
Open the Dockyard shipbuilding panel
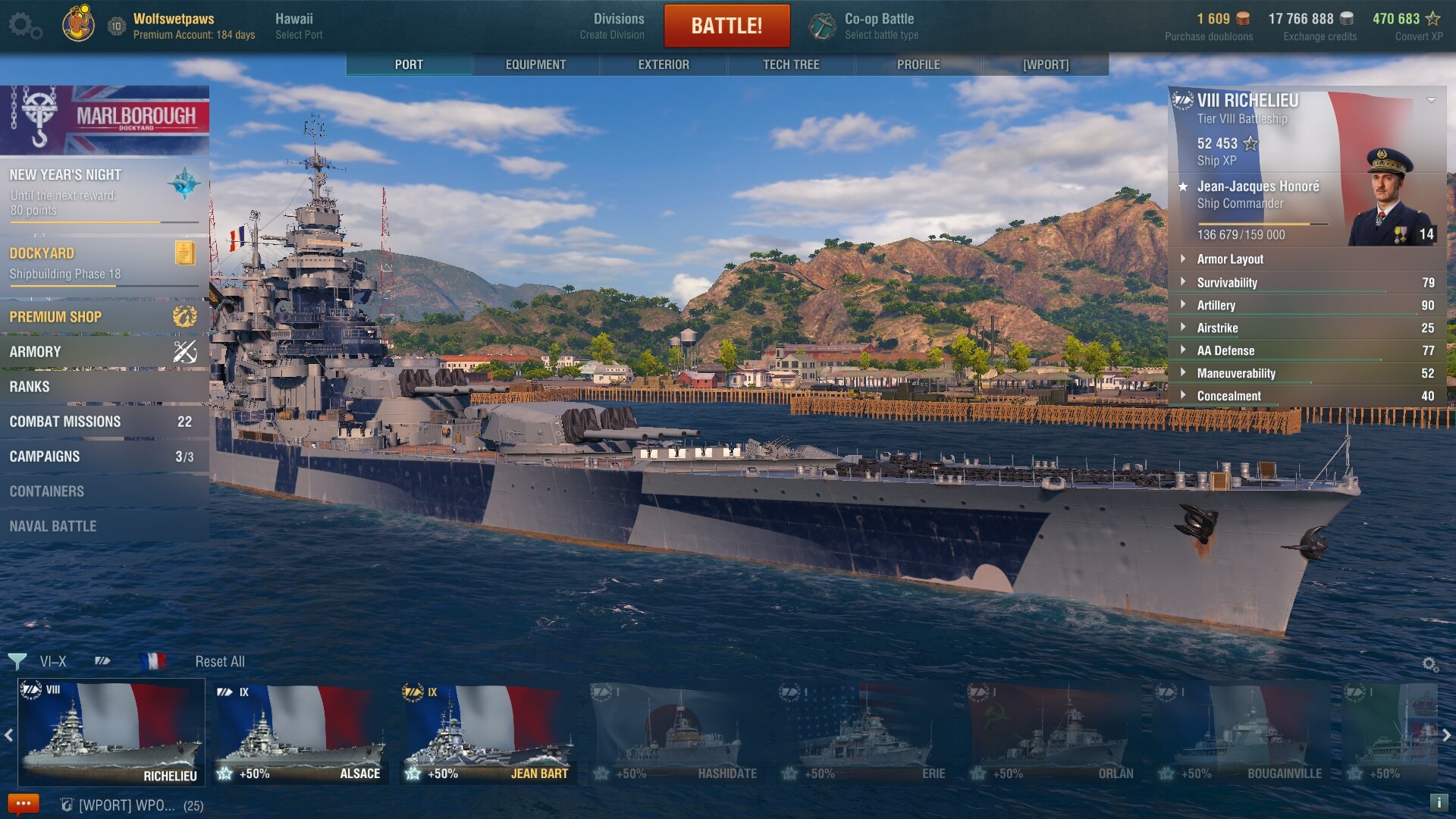(104, 263)
